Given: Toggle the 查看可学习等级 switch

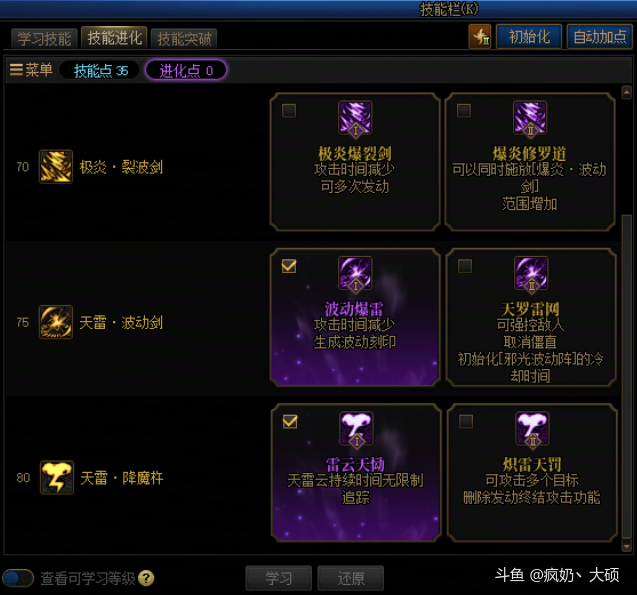Looking at the screenshot, I should 19,578.
